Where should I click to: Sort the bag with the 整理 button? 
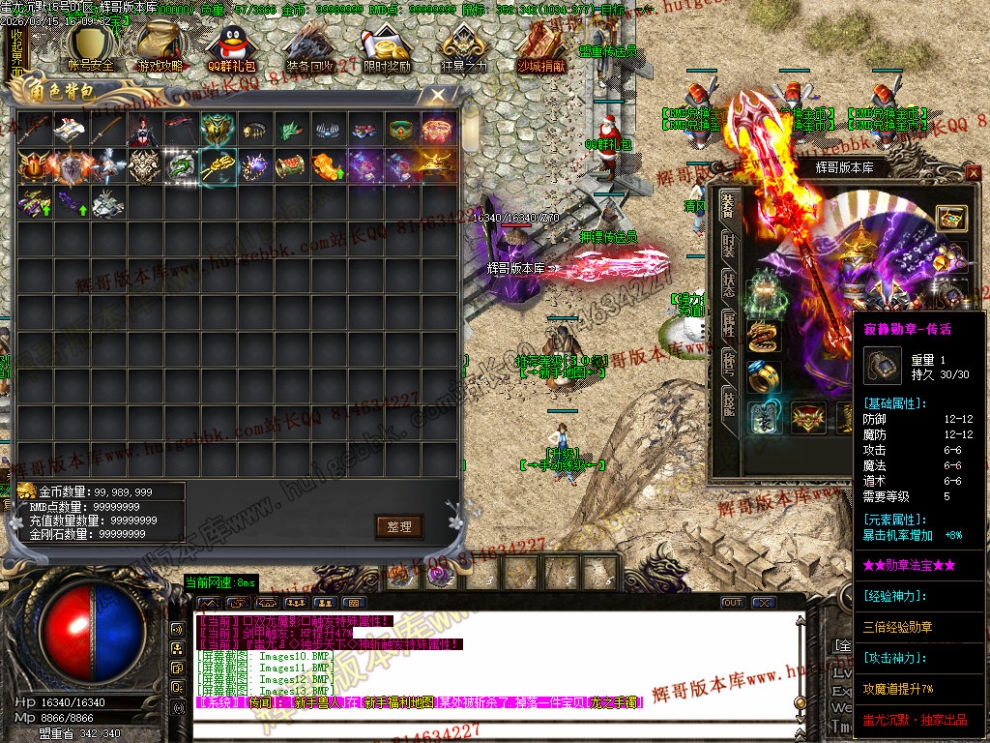(399, 526)
